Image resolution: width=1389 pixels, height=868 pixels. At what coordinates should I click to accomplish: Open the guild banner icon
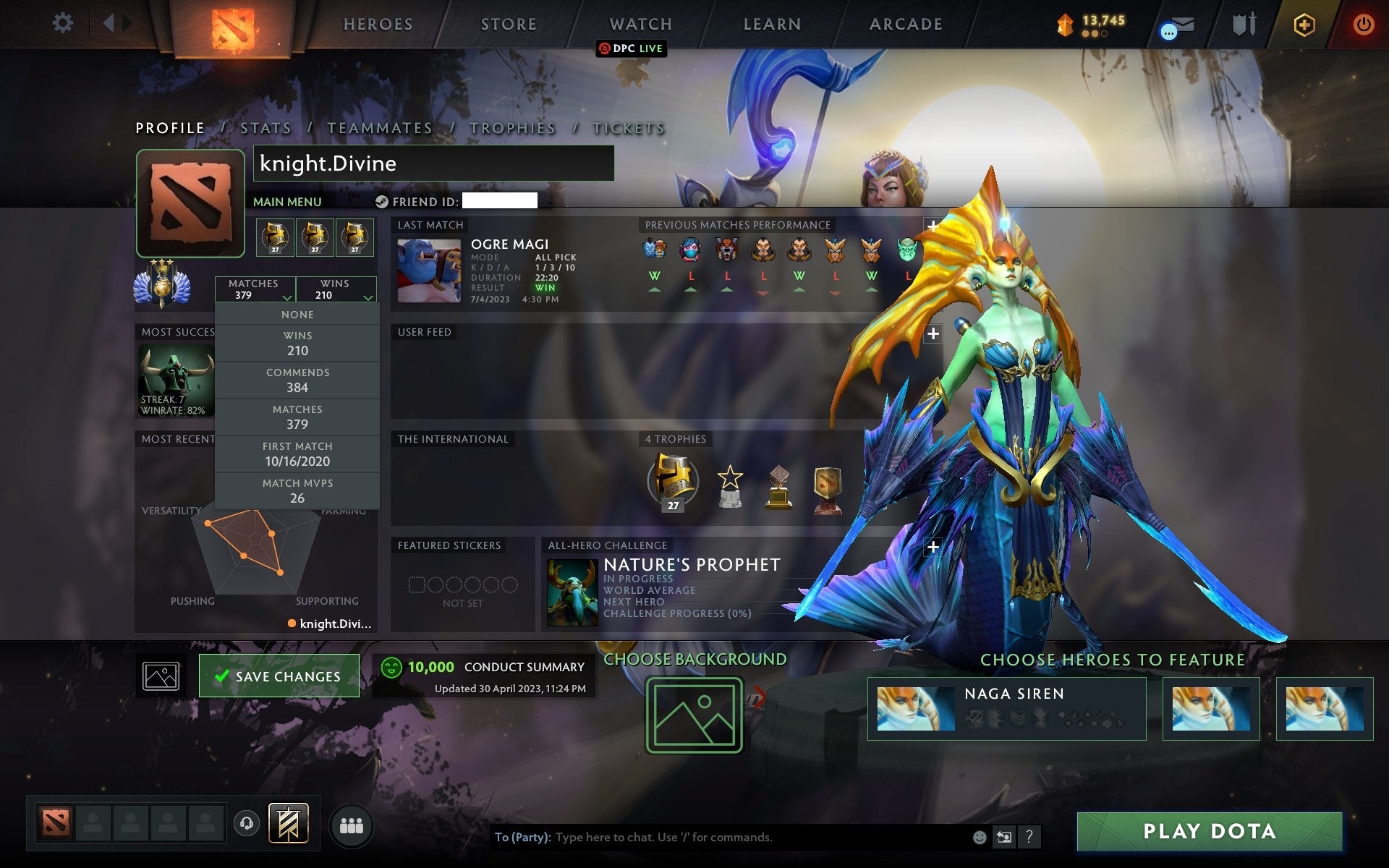click(x=288, y=823)
